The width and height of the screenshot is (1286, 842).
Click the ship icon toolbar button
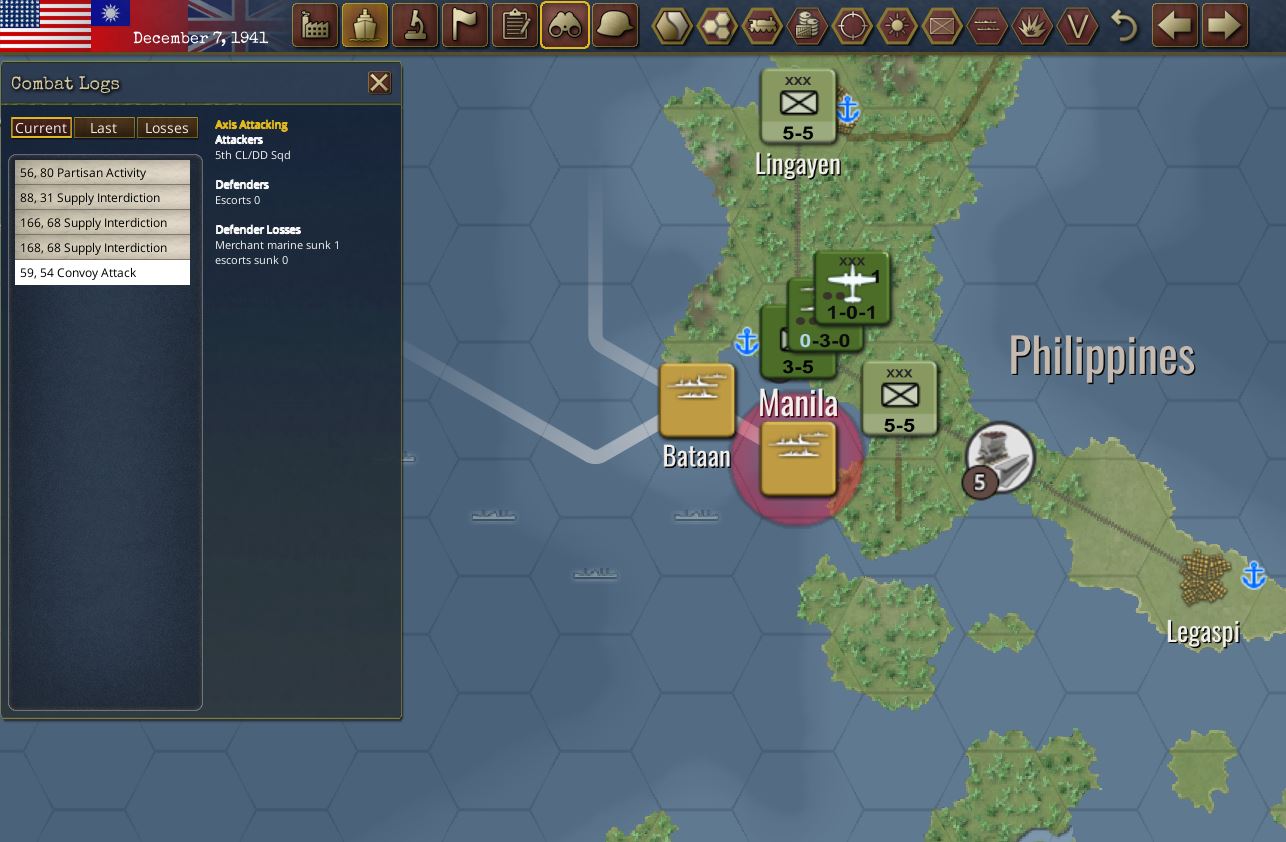(x=365, y=26)
